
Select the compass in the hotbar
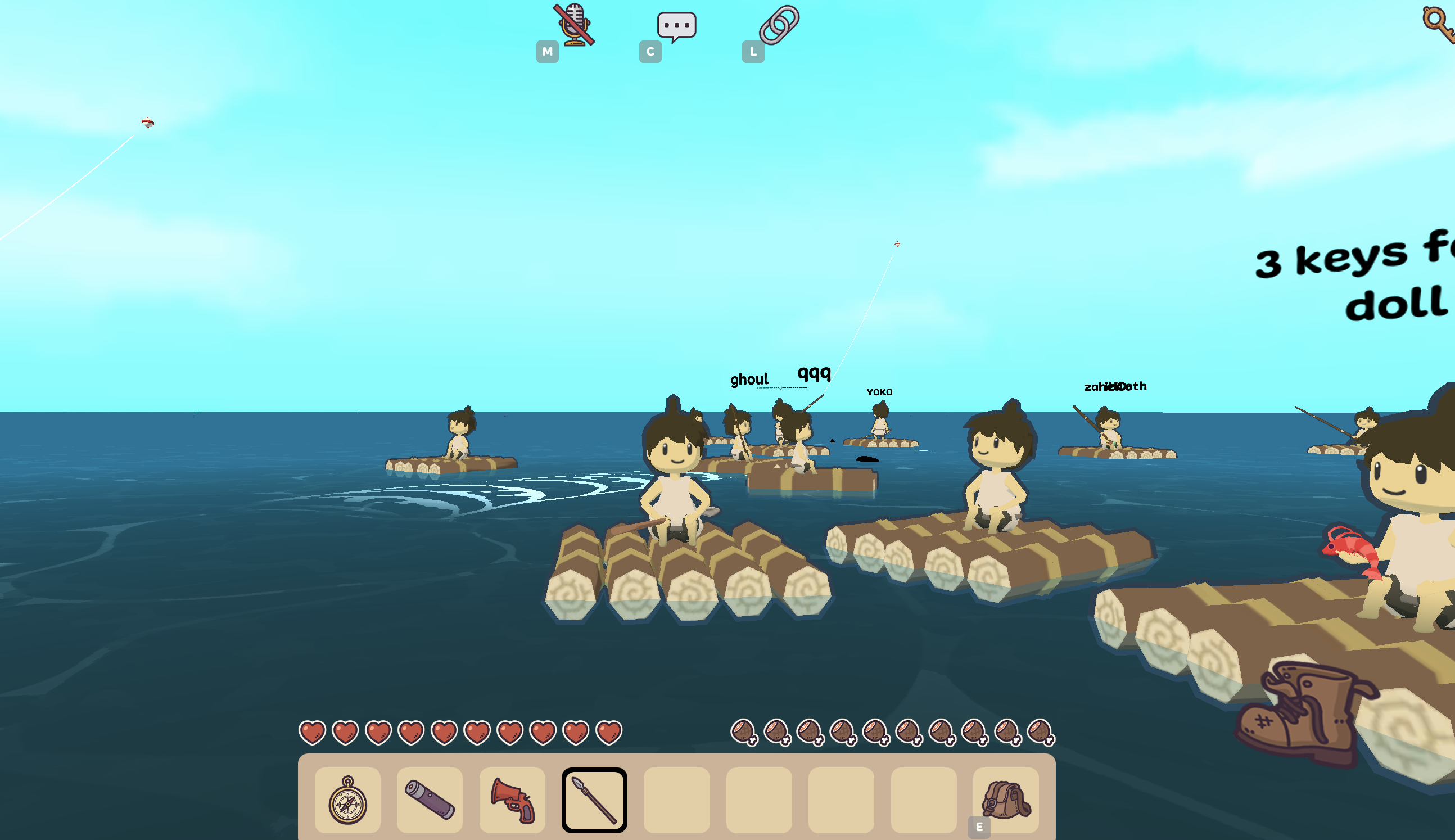click(x=347, y=801)
